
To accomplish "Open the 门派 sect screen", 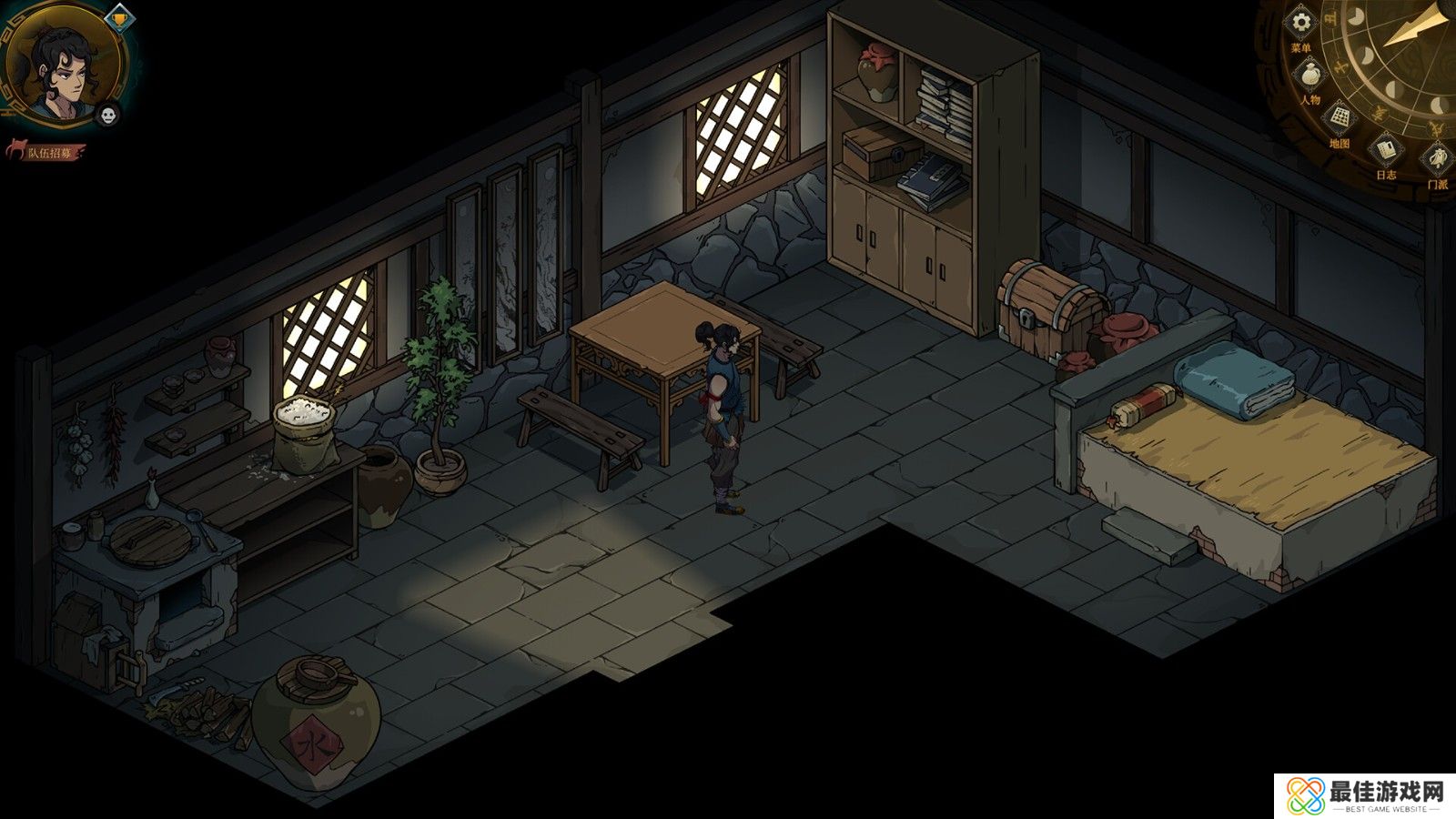I will tap(1437, 160).
